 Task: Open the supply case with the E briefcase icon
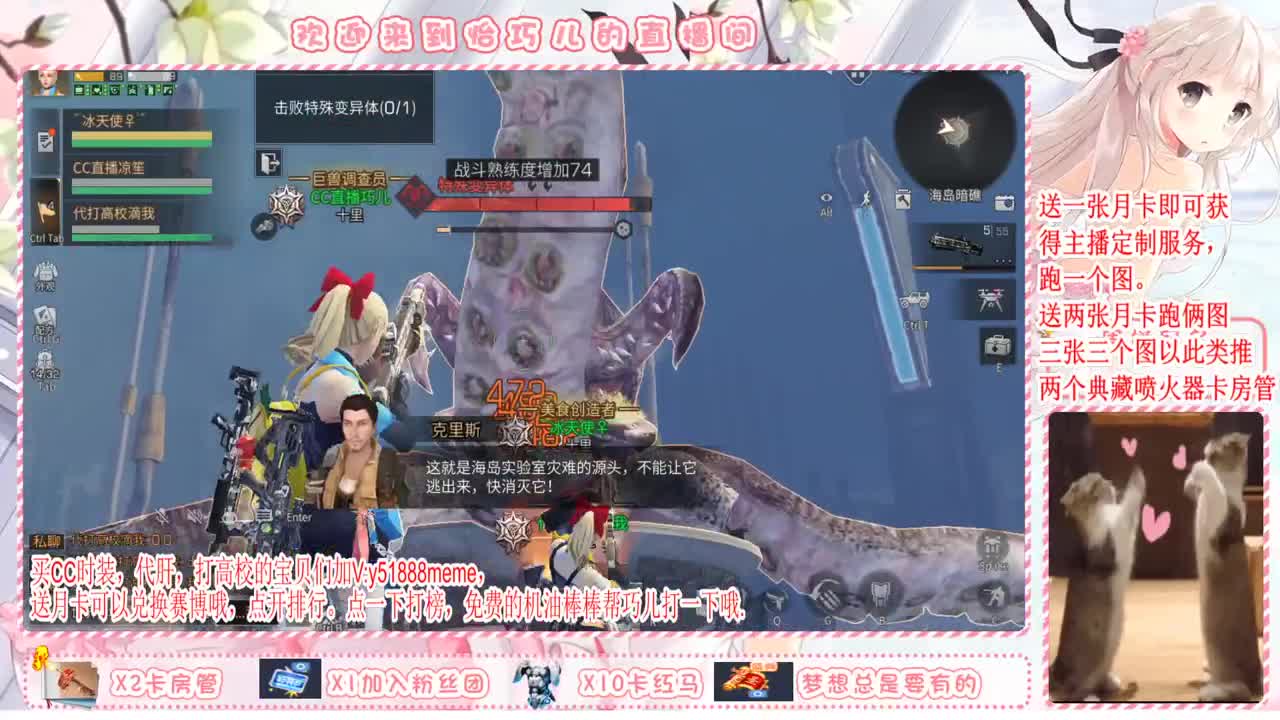(997, 347)
